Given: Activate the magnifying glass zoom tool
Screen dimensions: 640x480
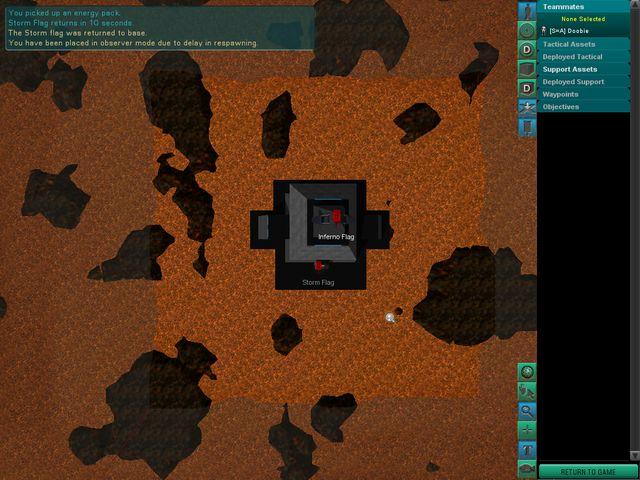Looking at the screenshot, I should coord(527,410).
